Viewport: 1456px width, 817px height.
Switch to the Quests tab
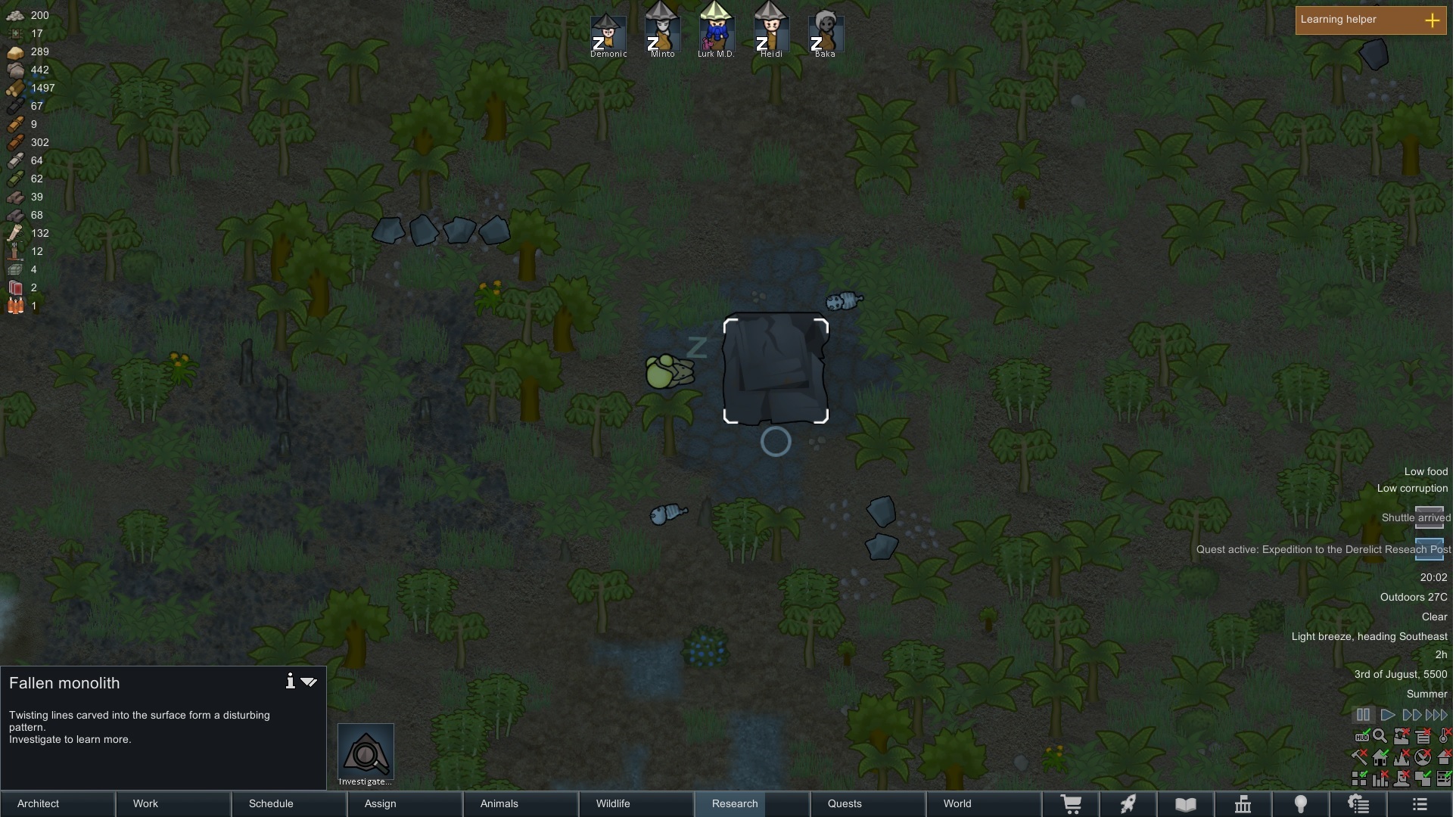(x=844, y=804)
